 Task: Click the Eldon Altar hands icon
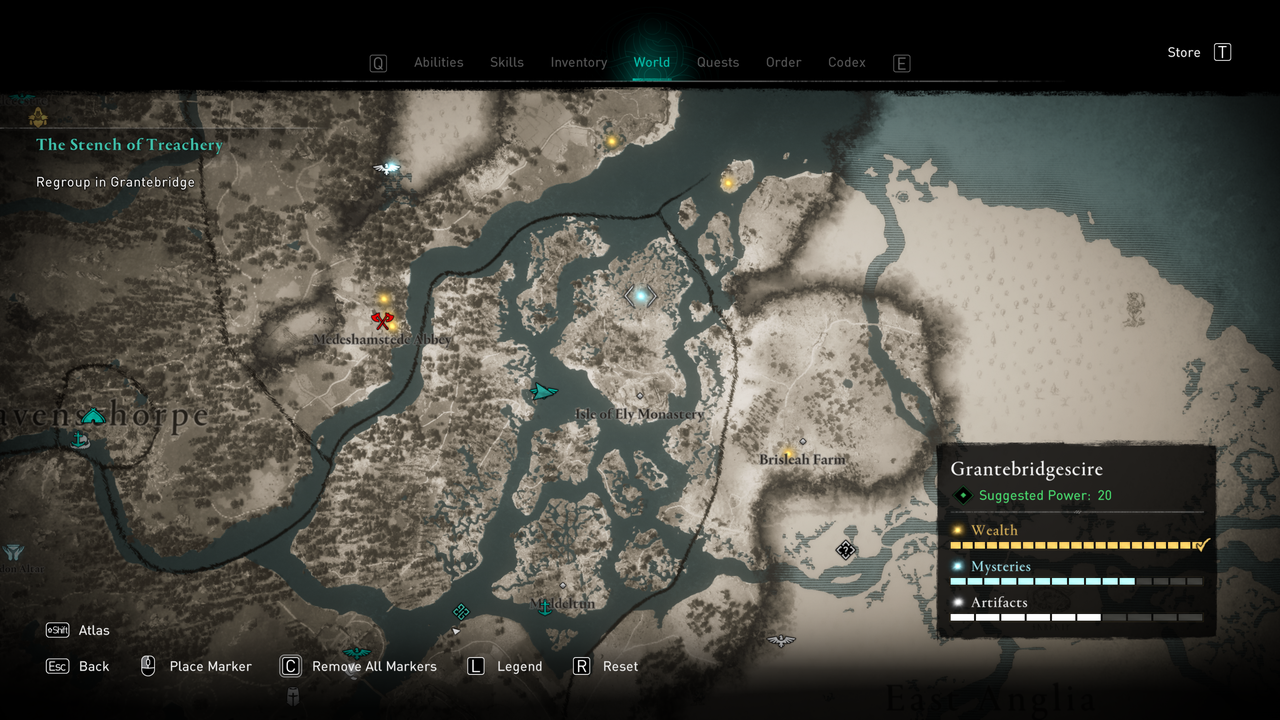[x=14, y=551]
